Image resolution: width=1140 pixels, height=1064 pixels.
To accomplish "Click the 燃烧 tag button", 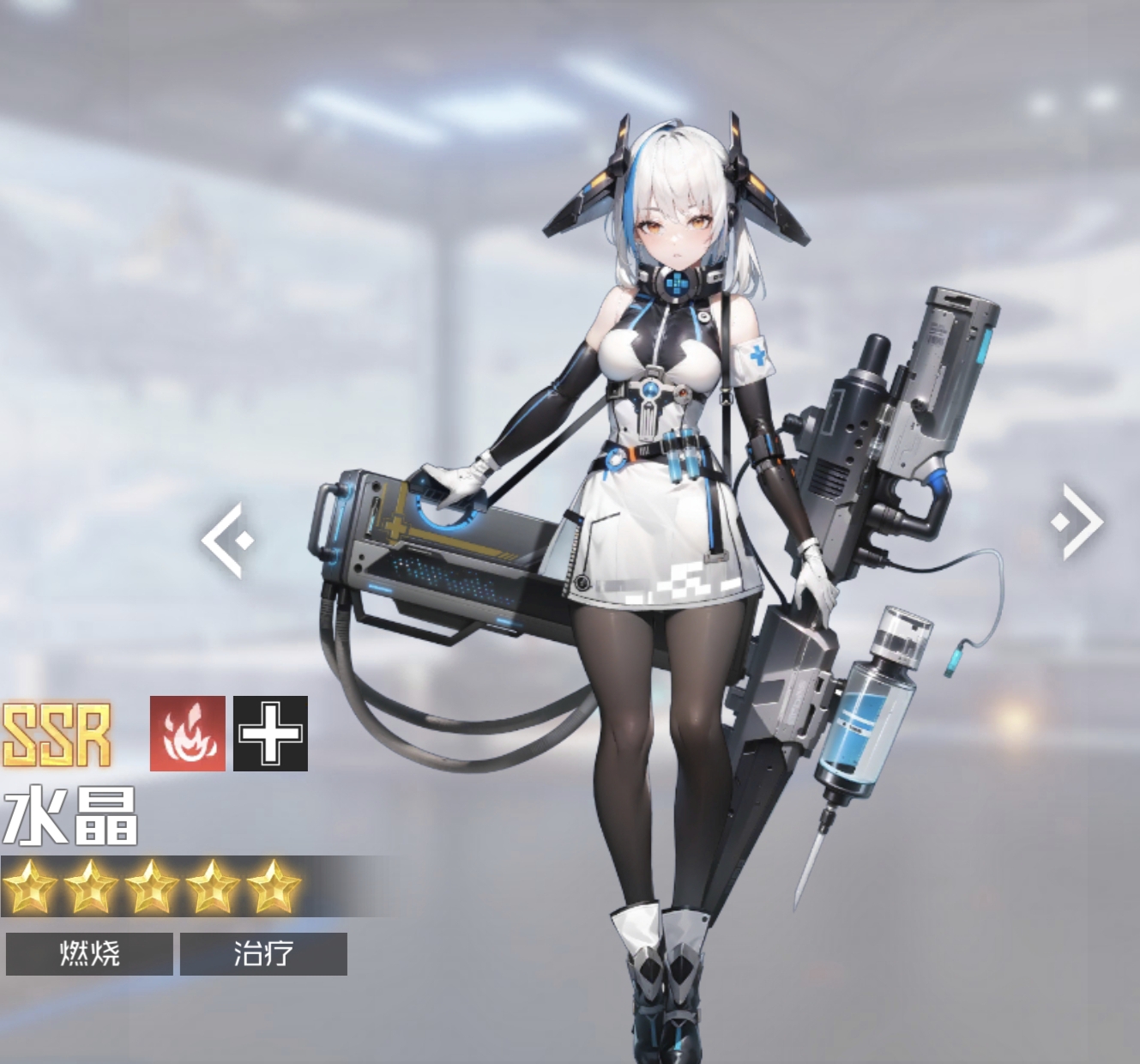I will 89,953.
